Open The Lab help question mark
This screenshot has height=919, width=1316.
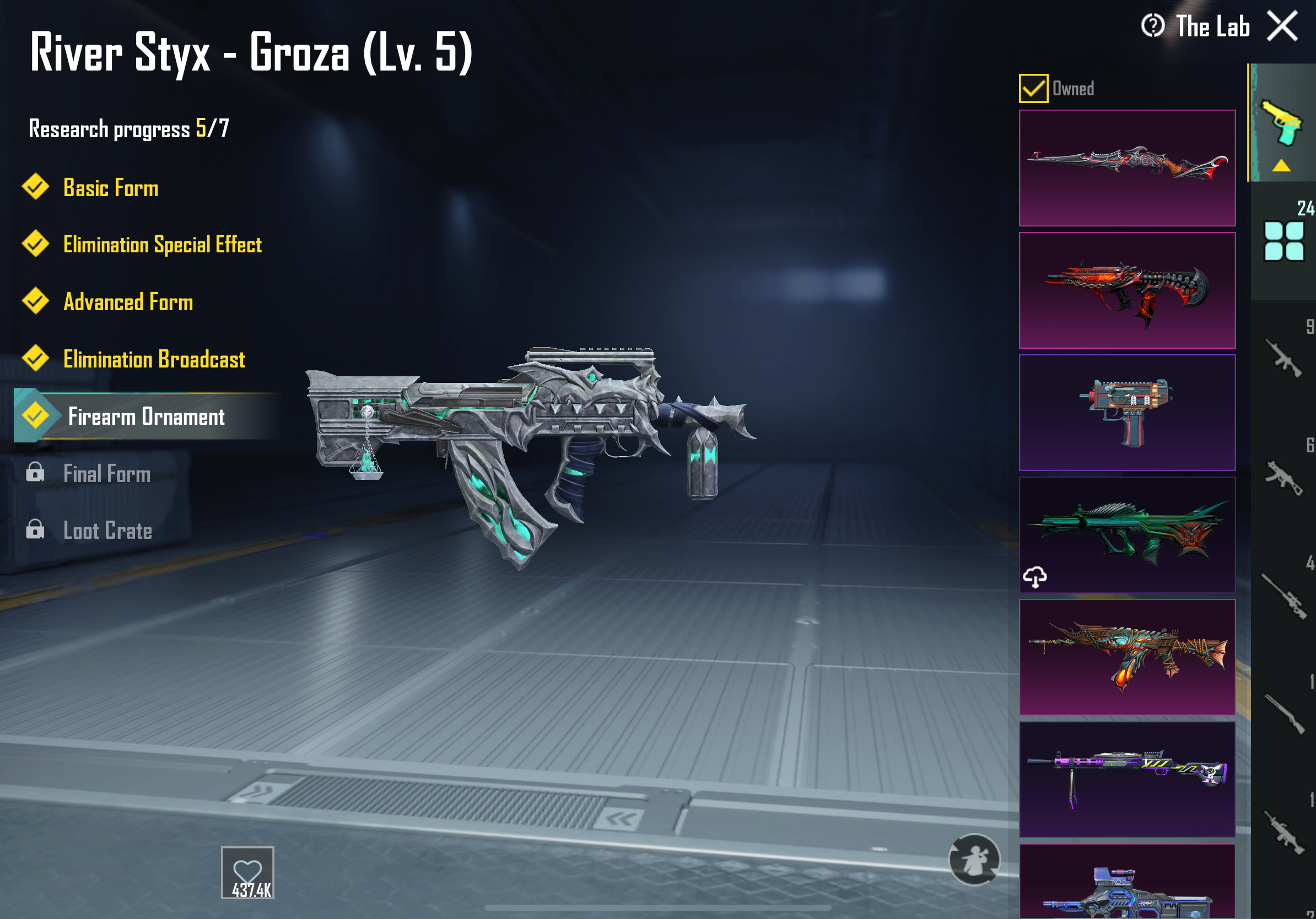(1152, 26)
